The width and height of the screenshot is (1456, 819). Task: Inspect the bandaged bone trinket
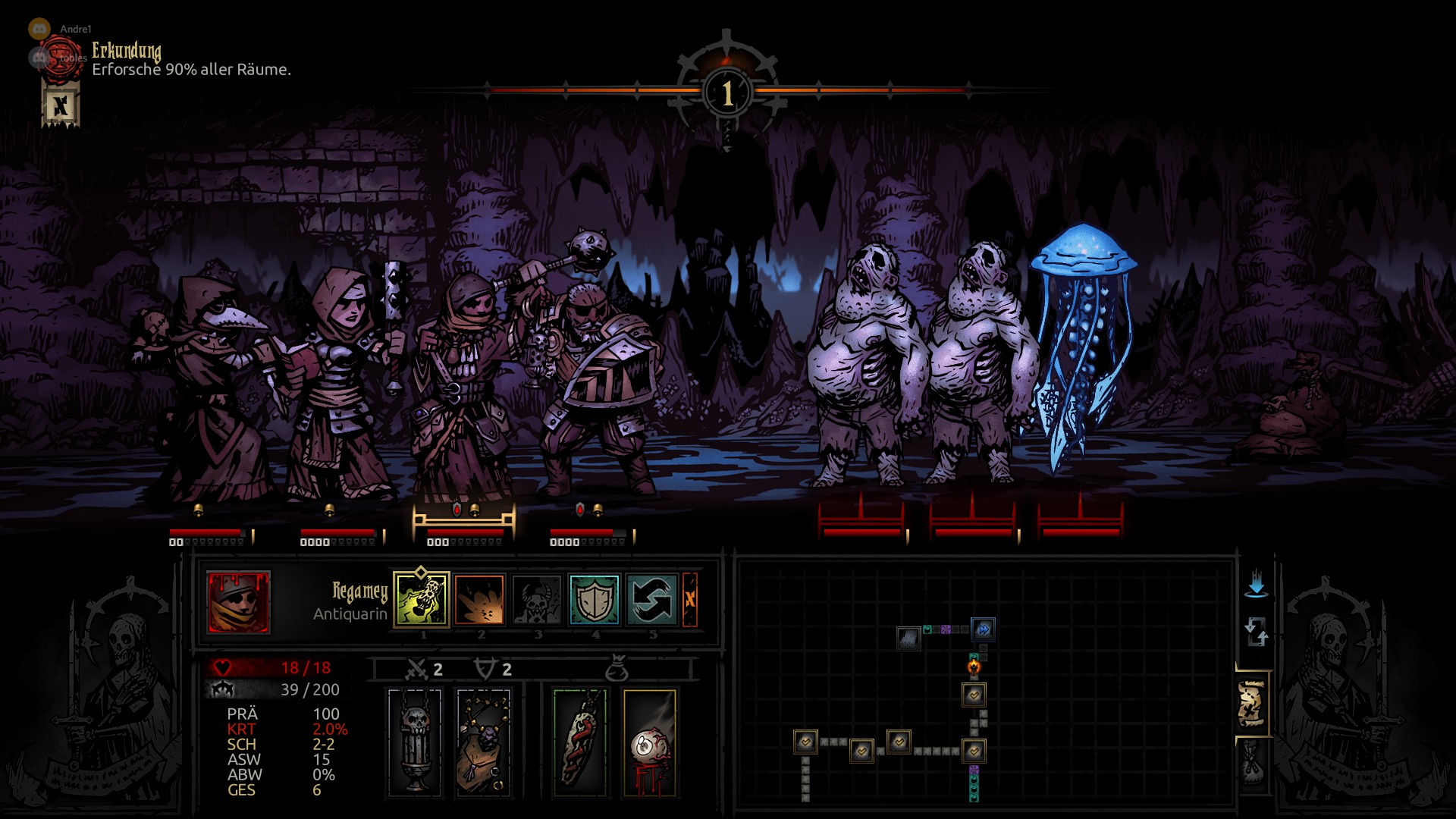(580, 743)
